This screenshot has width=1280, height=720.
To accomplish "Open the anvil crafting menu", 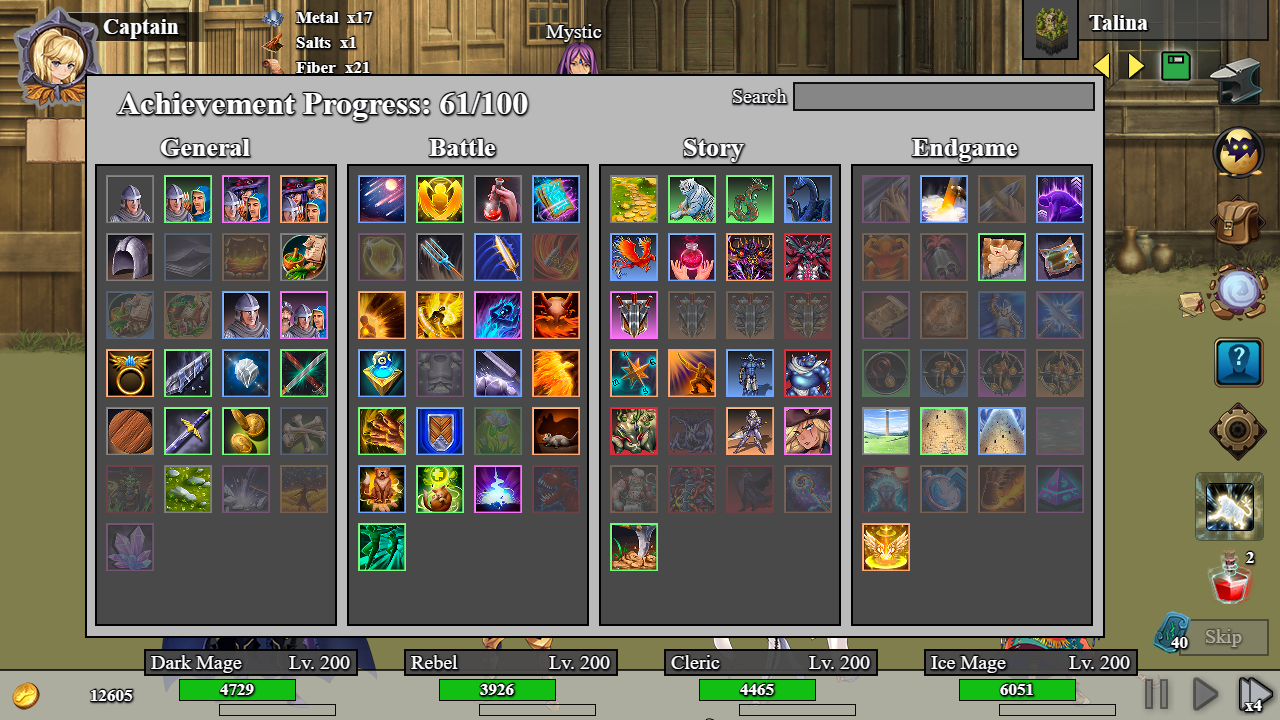I will pos(1236,80).
